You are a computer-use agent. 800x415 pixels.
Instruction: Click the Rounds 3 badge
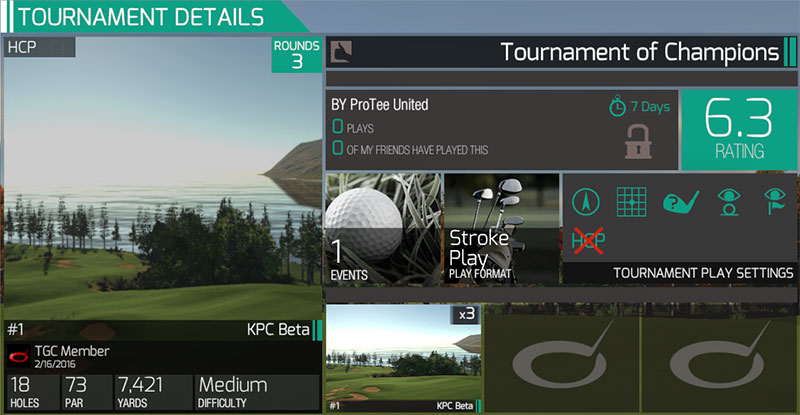(297, 55)
